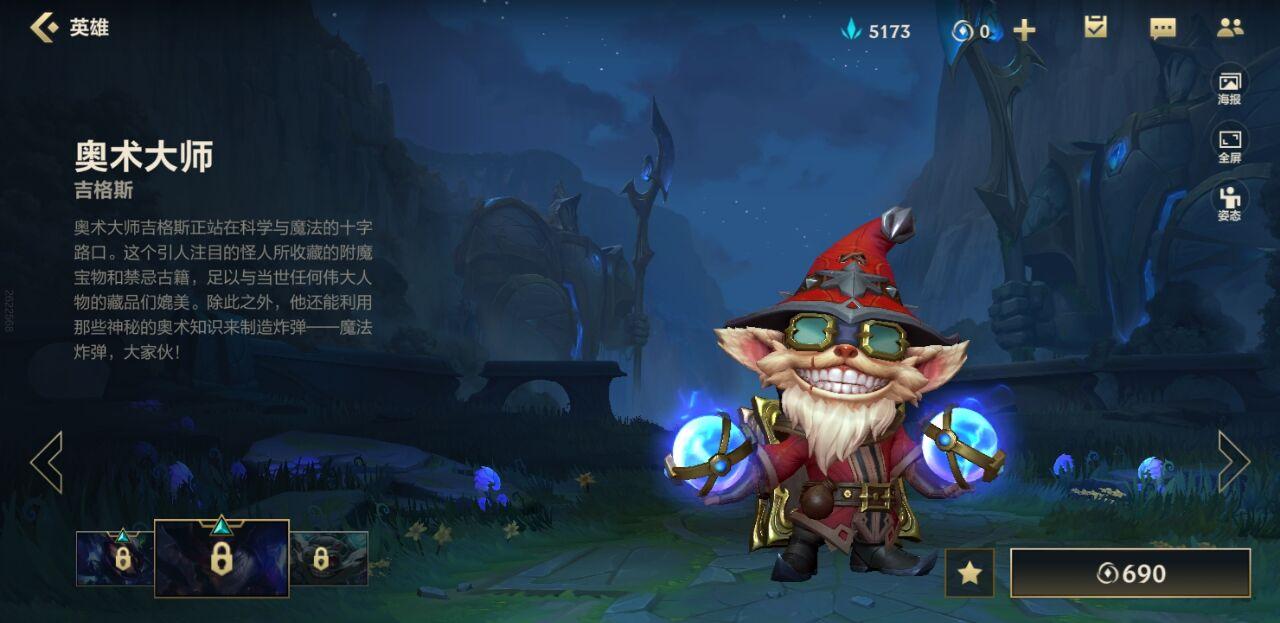
Task: Show the next skin with right arrow
Action: [x=1233, y=462]
